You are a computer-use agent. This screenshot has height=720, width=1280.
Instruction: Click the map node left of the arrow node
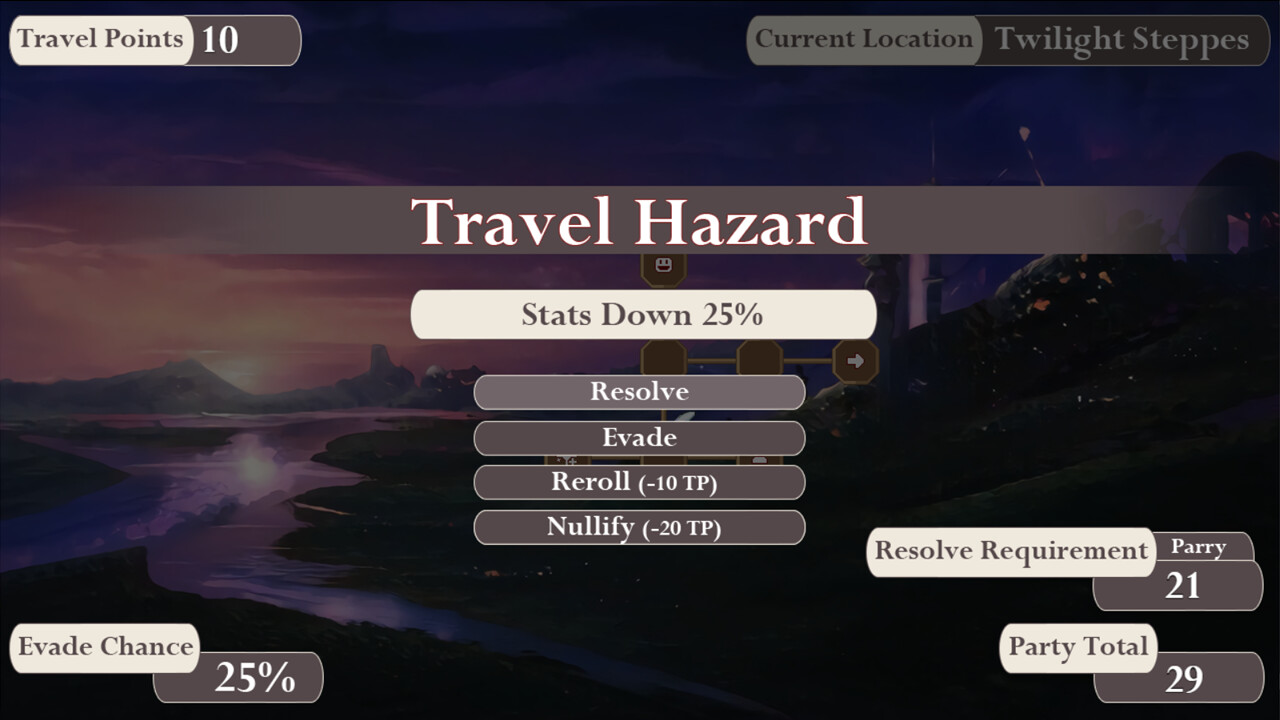[758, 358]
